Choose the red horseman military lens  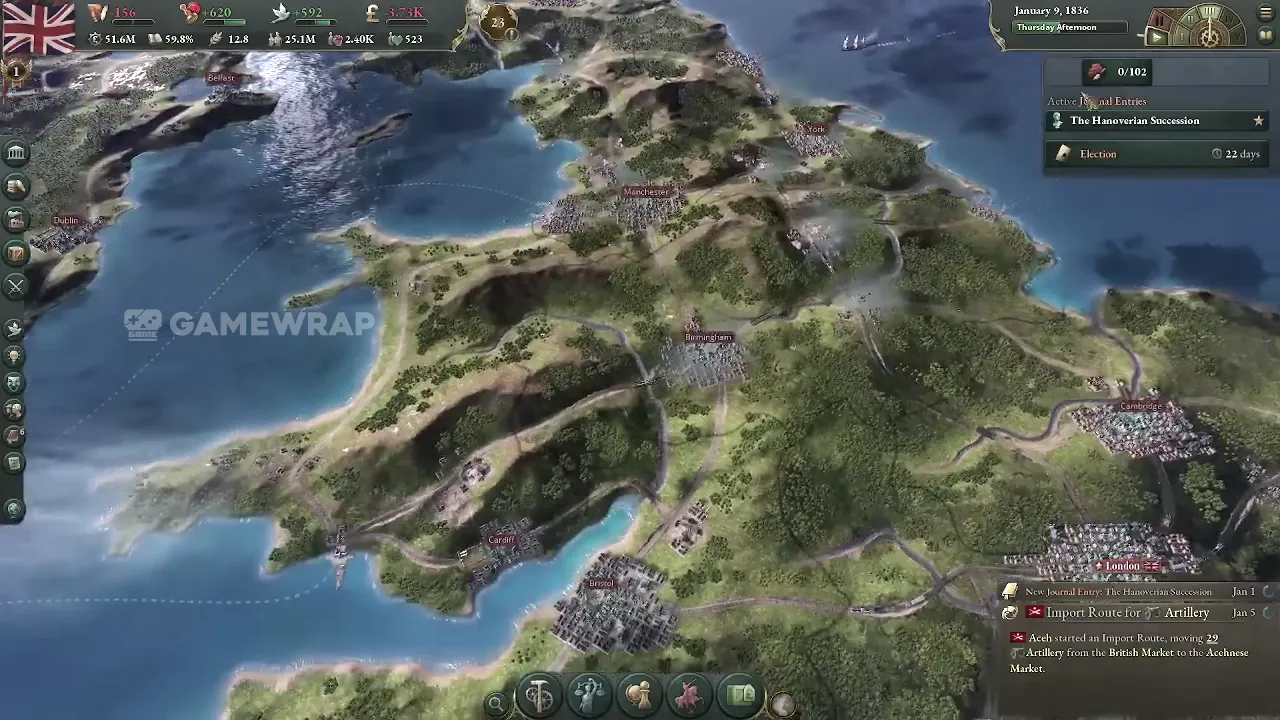[x=690, y=695]
